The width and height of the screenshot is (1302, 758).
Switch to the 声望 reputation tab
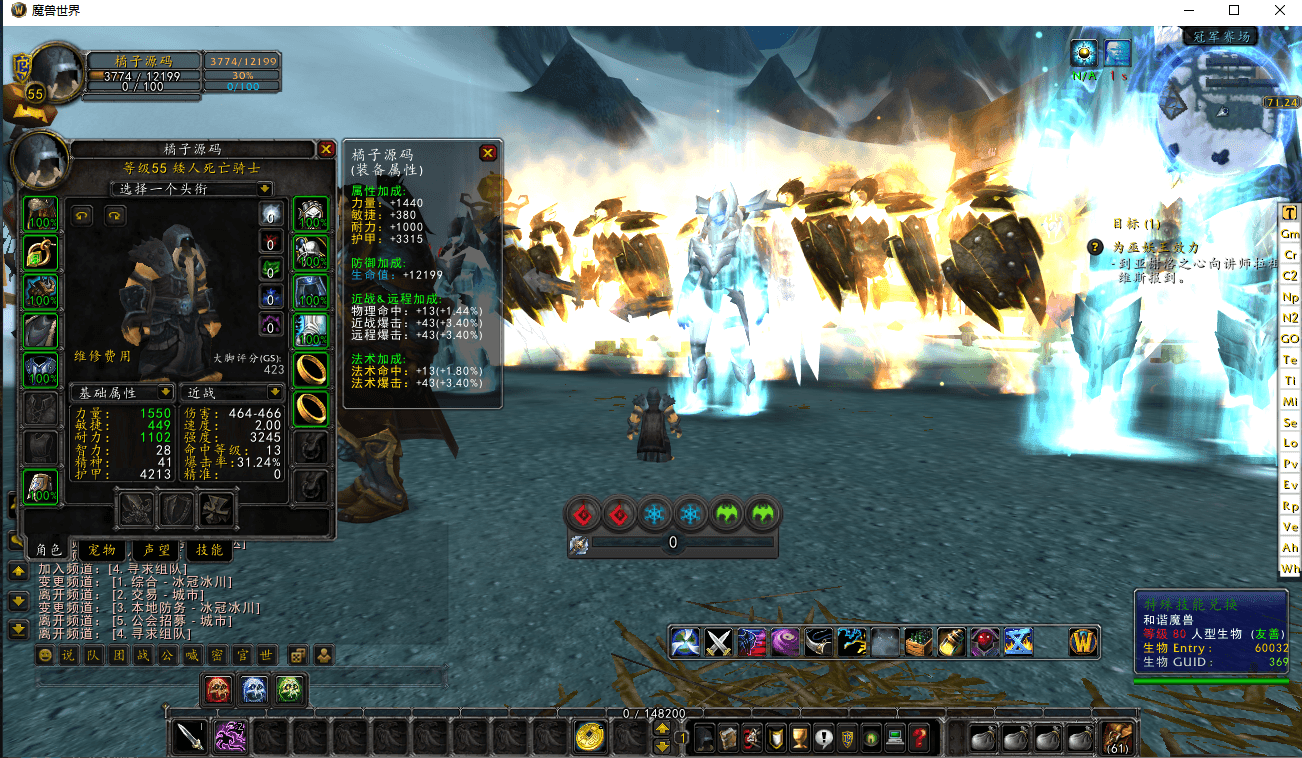157,550
